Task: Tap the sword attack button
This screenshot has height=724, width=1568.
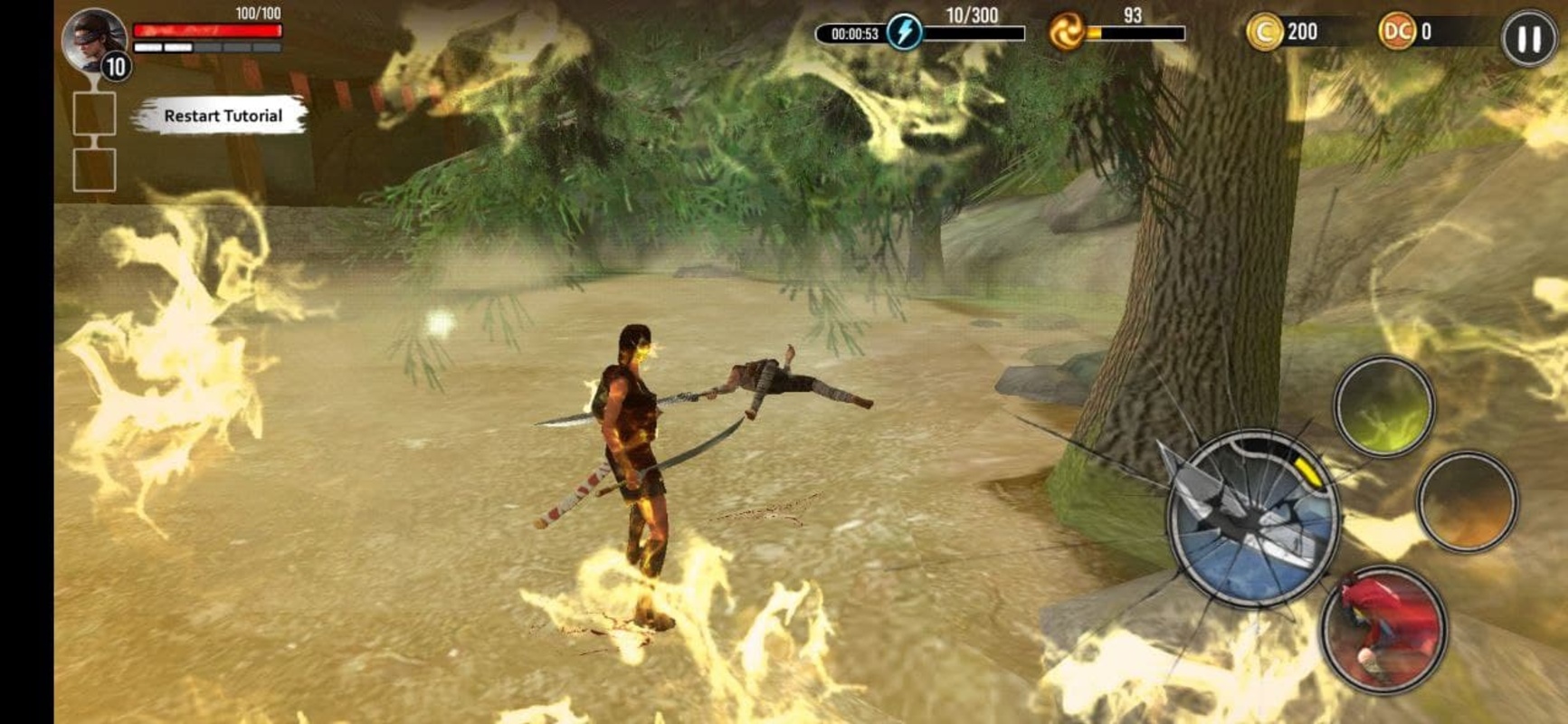Action: tap(1253, 519)
